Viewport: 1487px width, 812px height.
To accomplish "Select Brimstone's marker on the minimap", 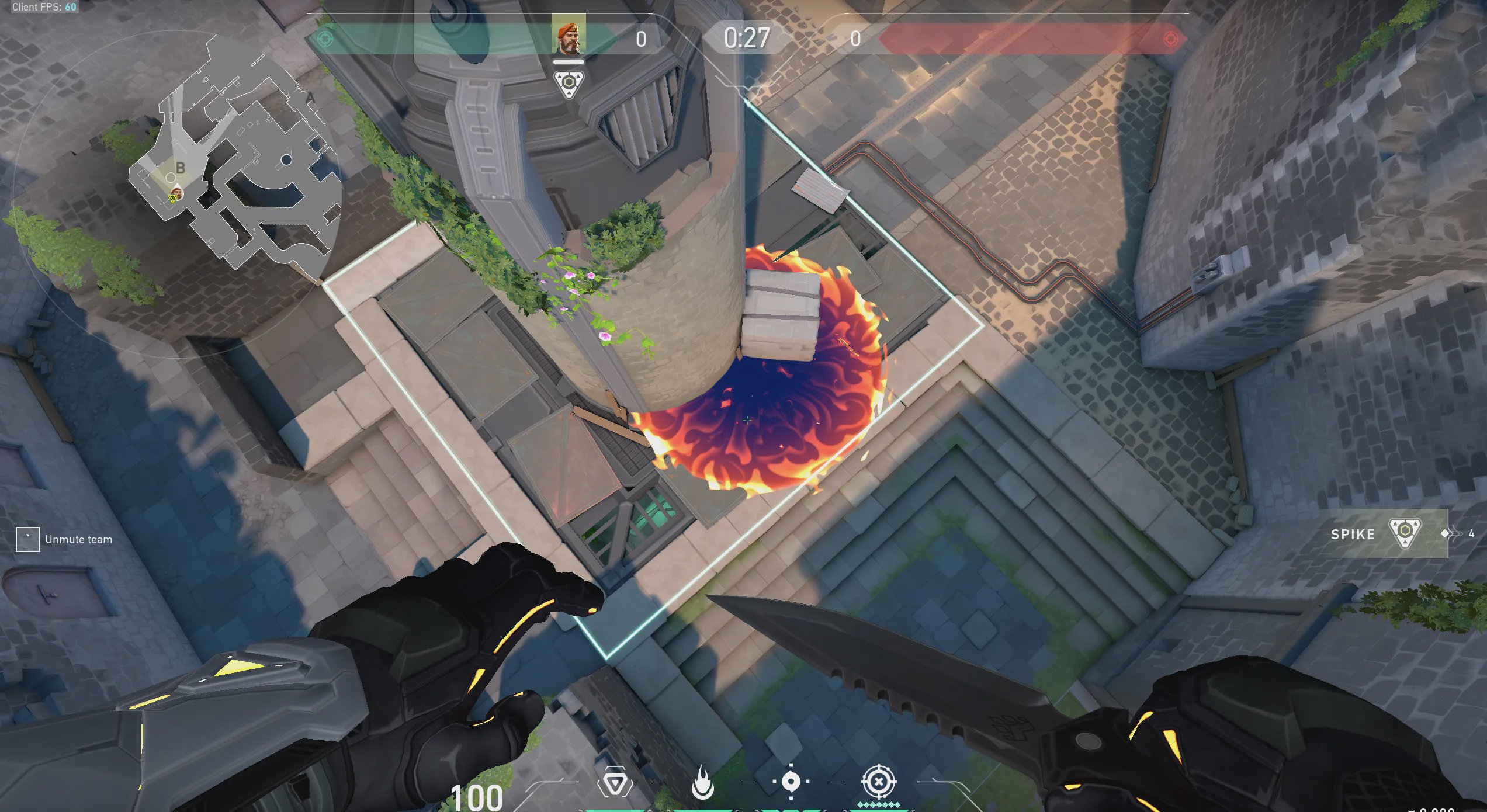I will [x=177, y=193].
